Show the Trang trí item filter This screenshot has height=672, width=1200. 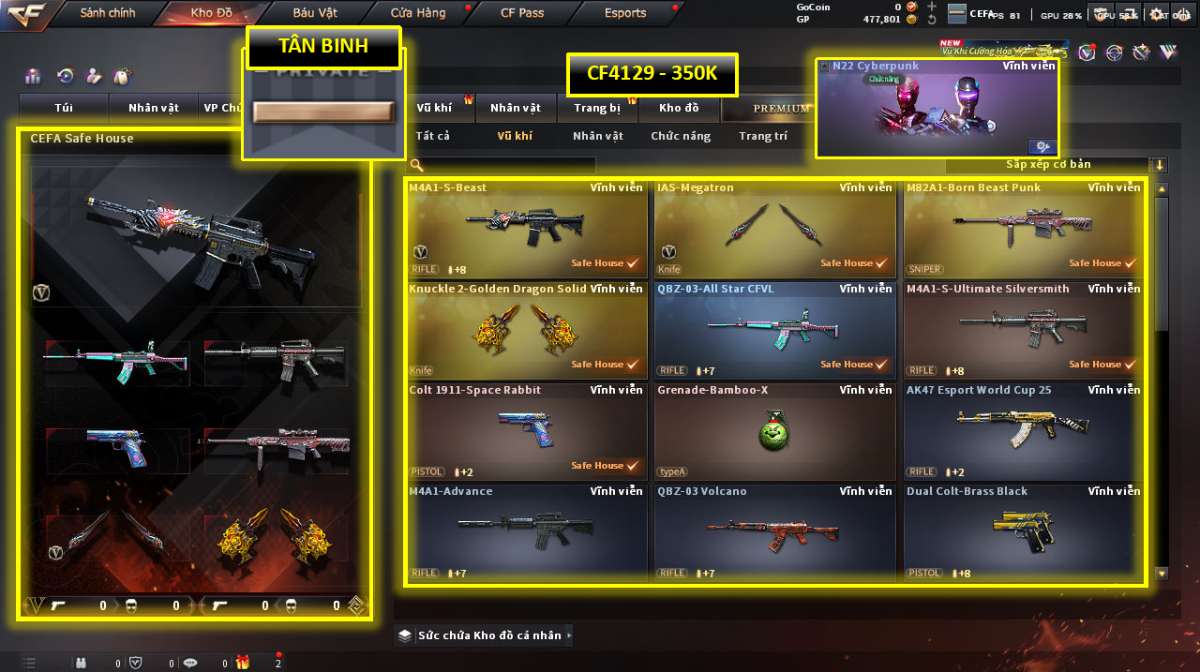coord(762,136)
